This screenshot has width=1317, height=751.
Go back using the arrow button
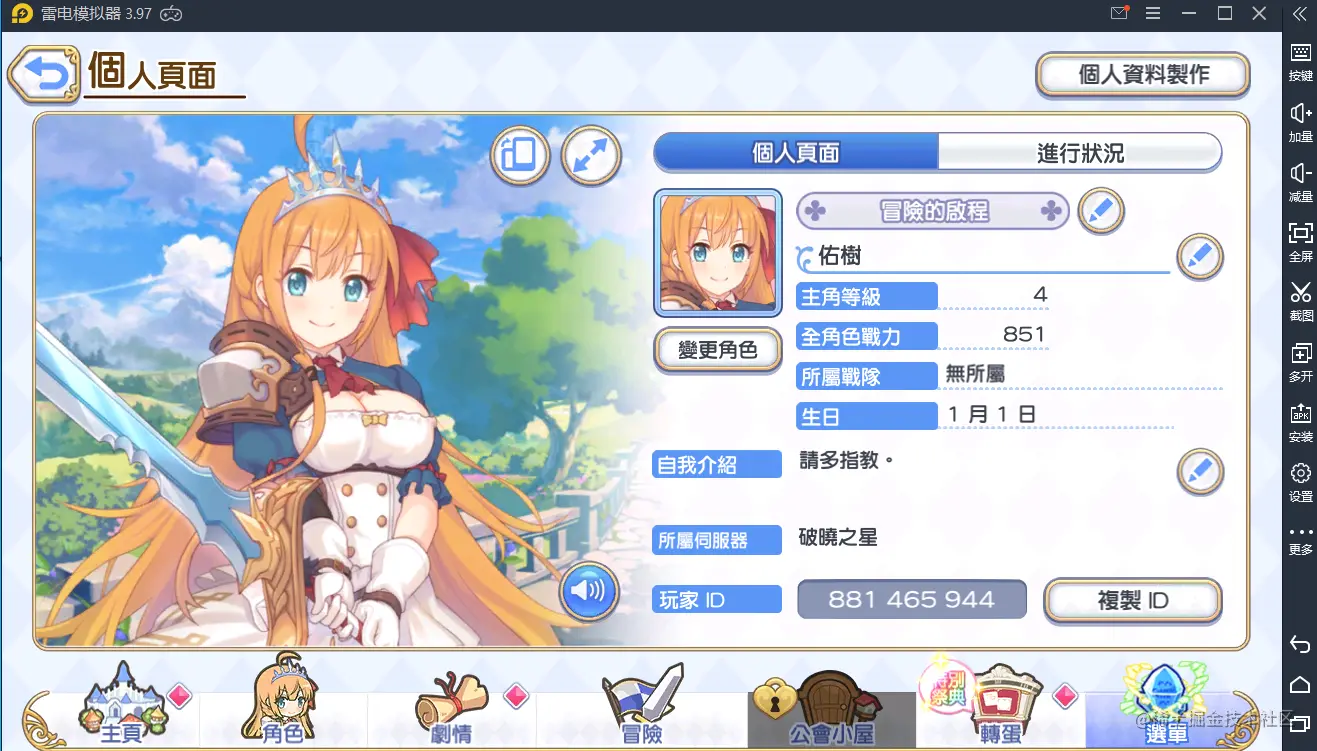43,75
